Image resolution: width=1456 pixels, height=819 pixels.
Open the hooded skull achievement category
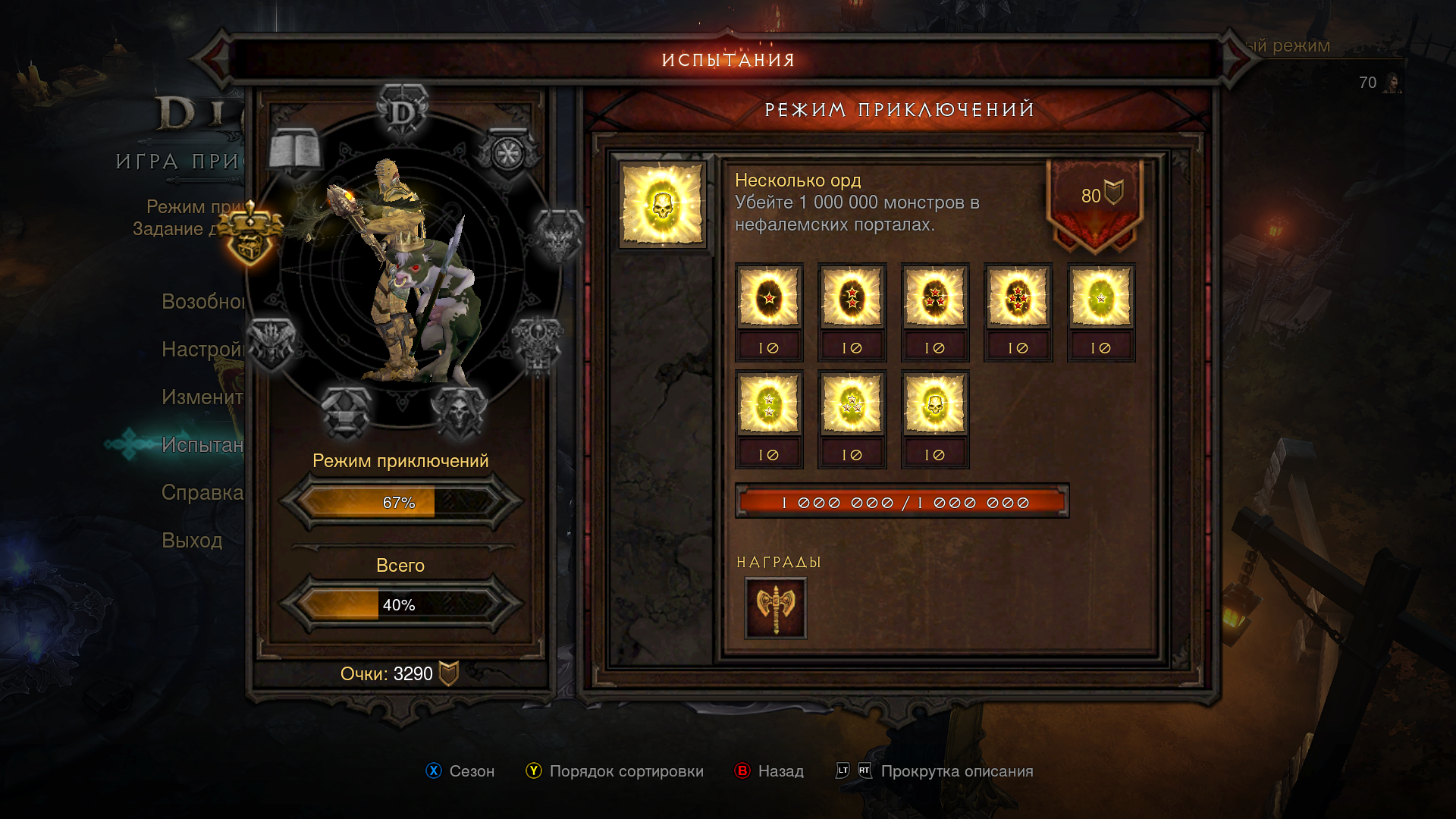point(458,412)
